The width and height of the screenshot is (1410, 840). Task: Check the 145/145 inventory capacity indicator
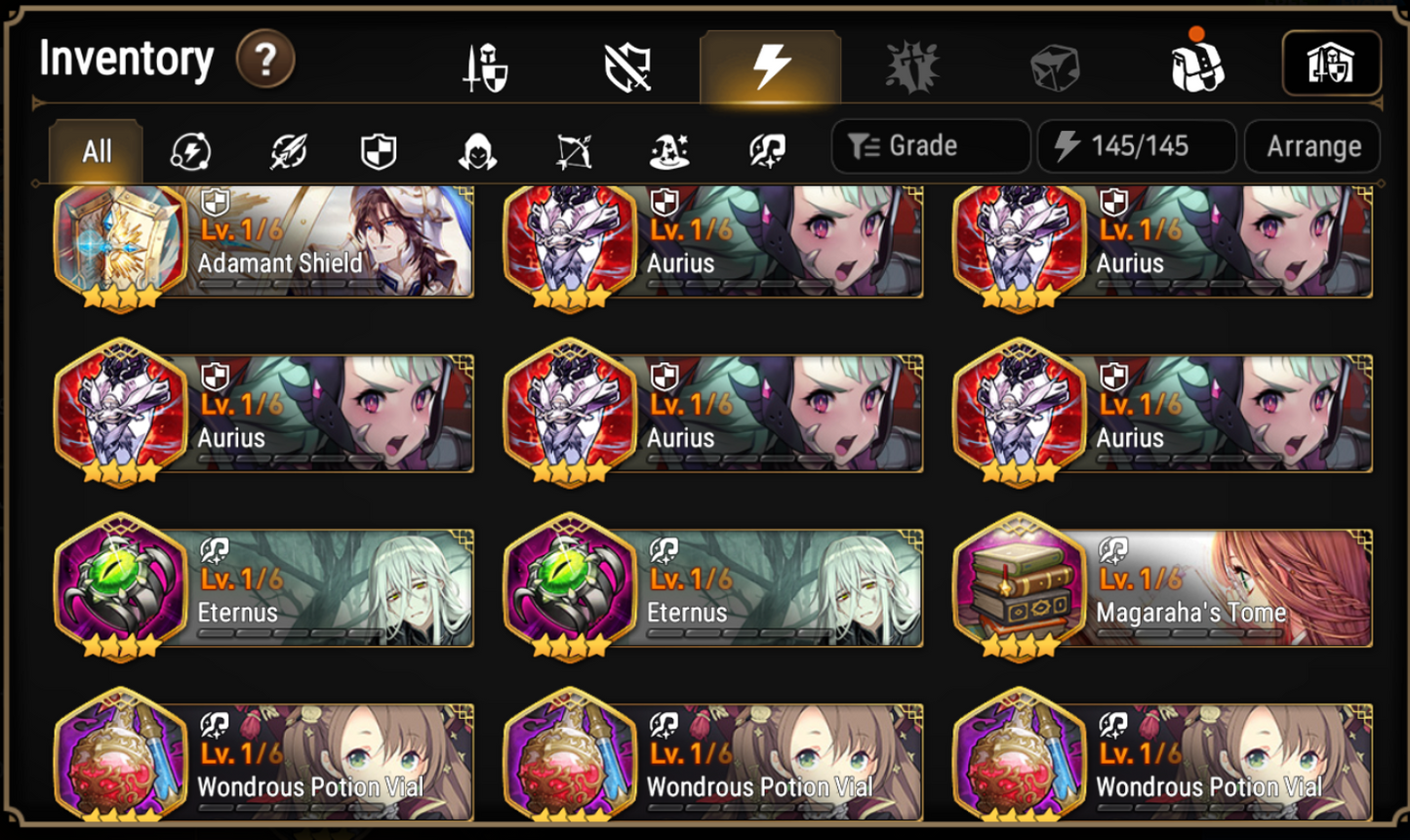1136,146
